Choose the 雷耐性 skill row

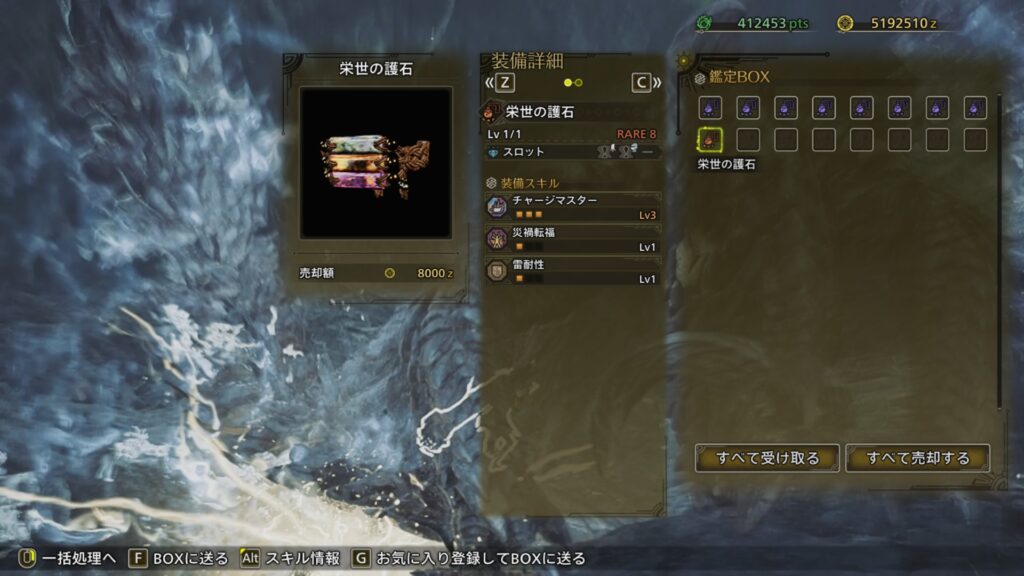(x=573, y=271)
